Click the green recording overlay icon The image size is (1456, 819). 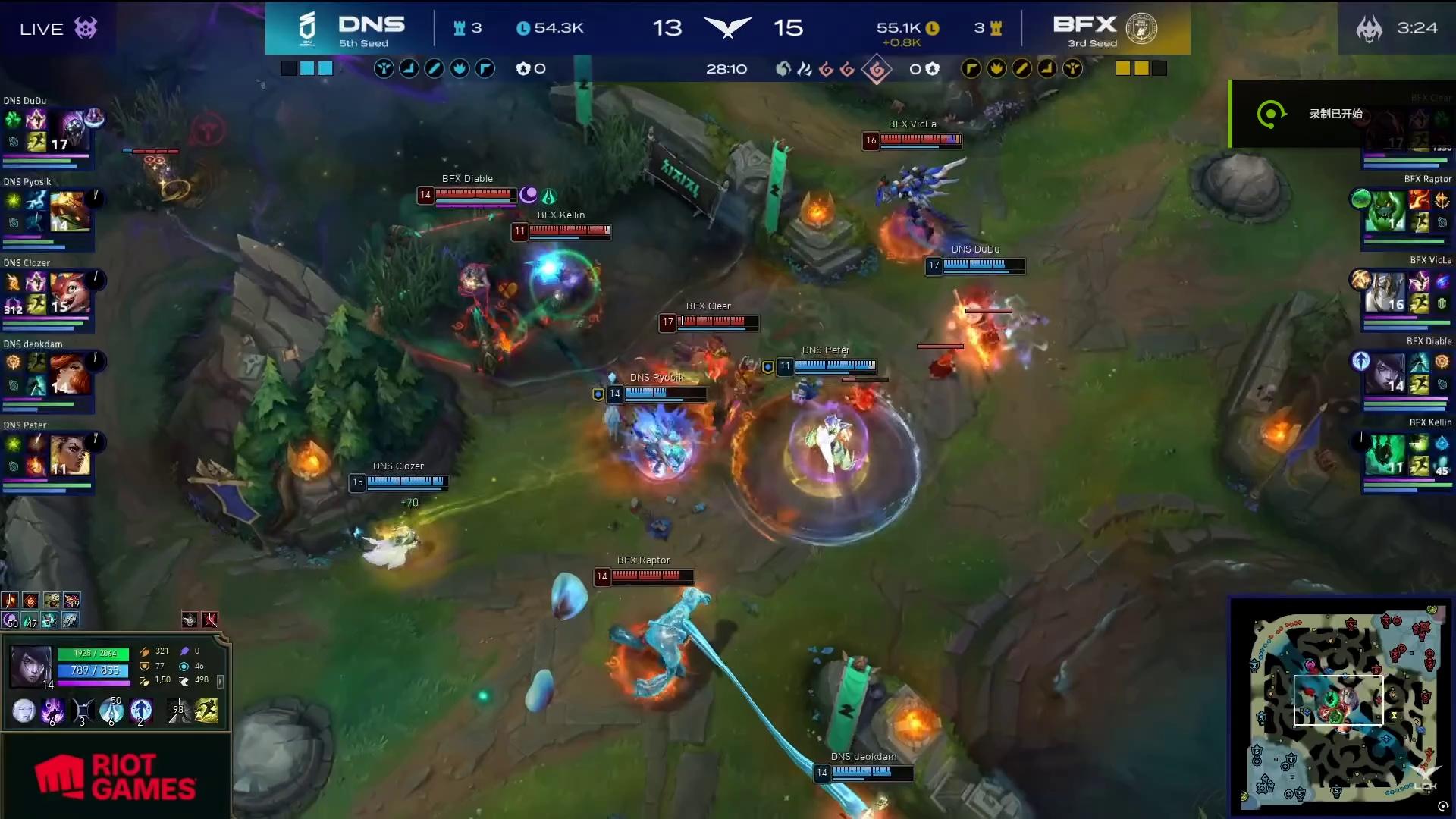click(1270, 115)
